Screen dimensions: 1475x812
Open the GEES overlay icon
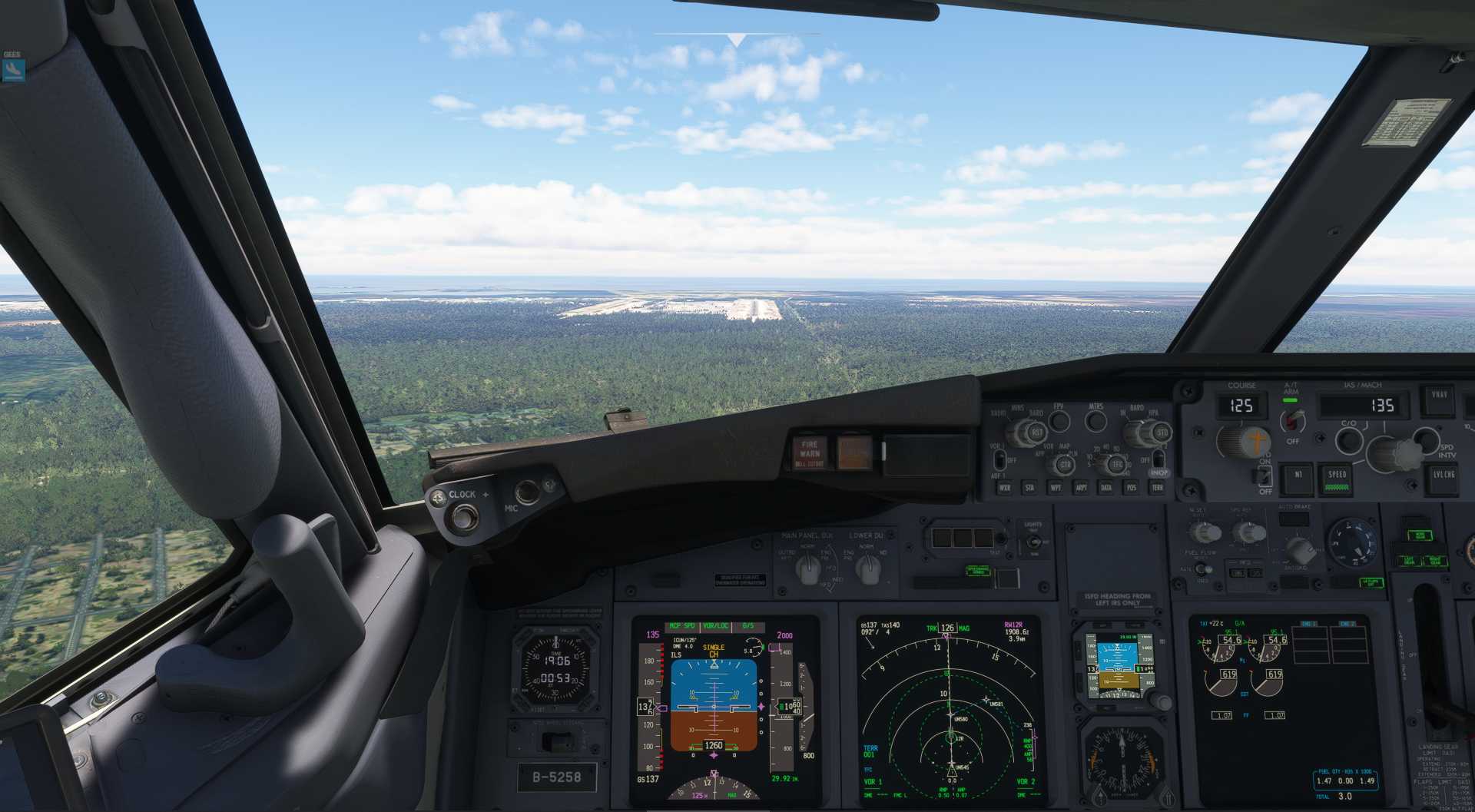pyautogui.click(x=13, y=70)
